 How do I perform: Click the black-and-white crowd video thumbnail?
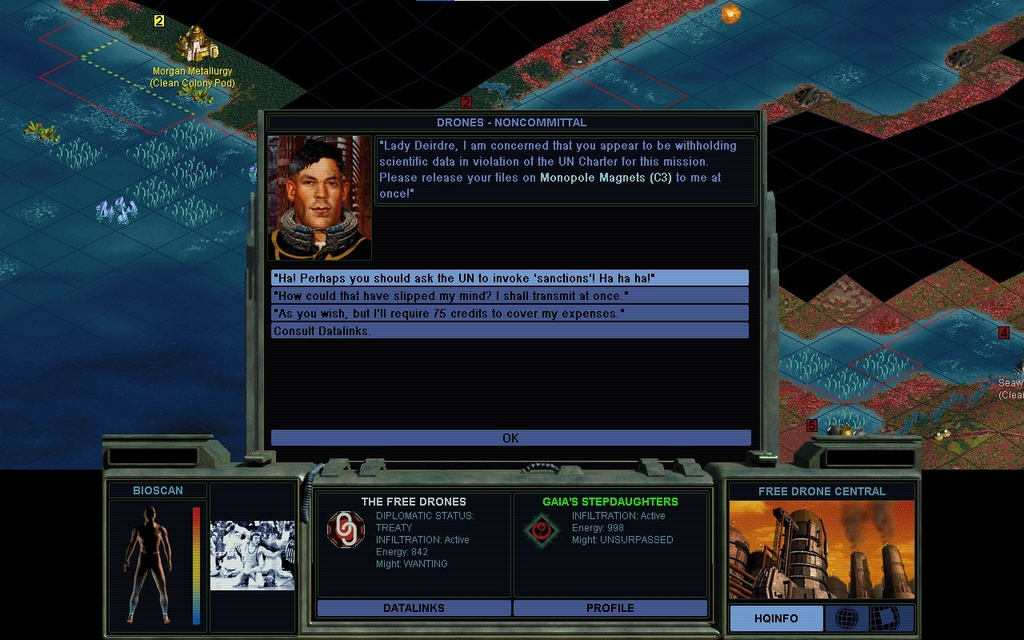point(252,554)
